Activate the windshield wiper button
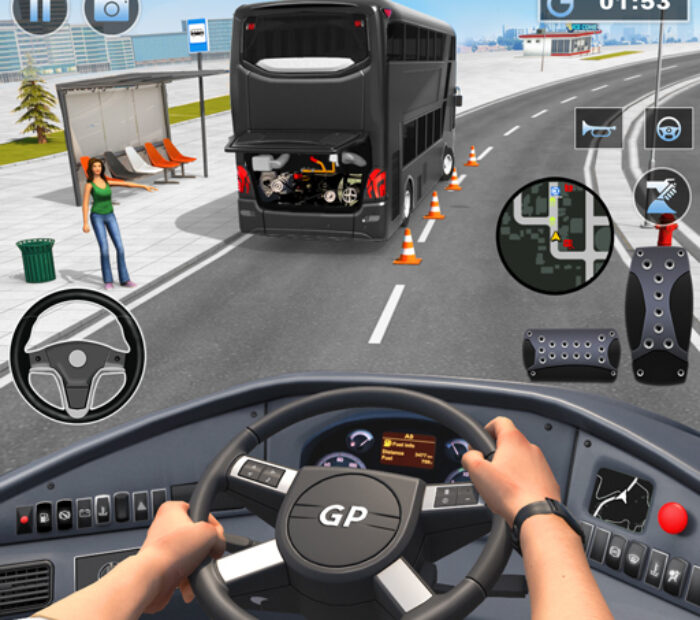Screen dimensions: 700x620 [x=661, y=193]
